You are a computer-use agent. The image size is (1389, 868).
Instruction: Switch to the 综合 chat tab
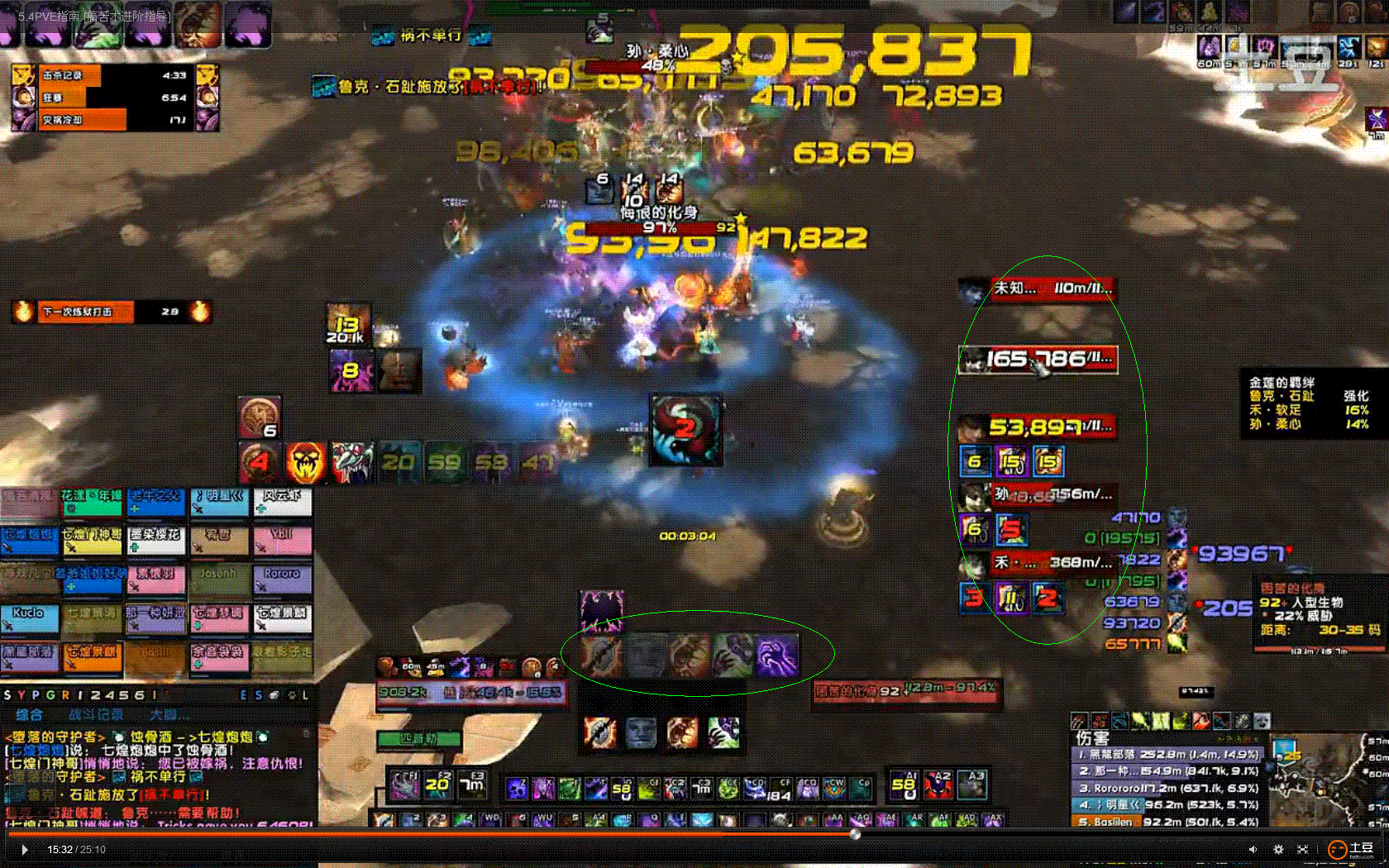[30, 713]
